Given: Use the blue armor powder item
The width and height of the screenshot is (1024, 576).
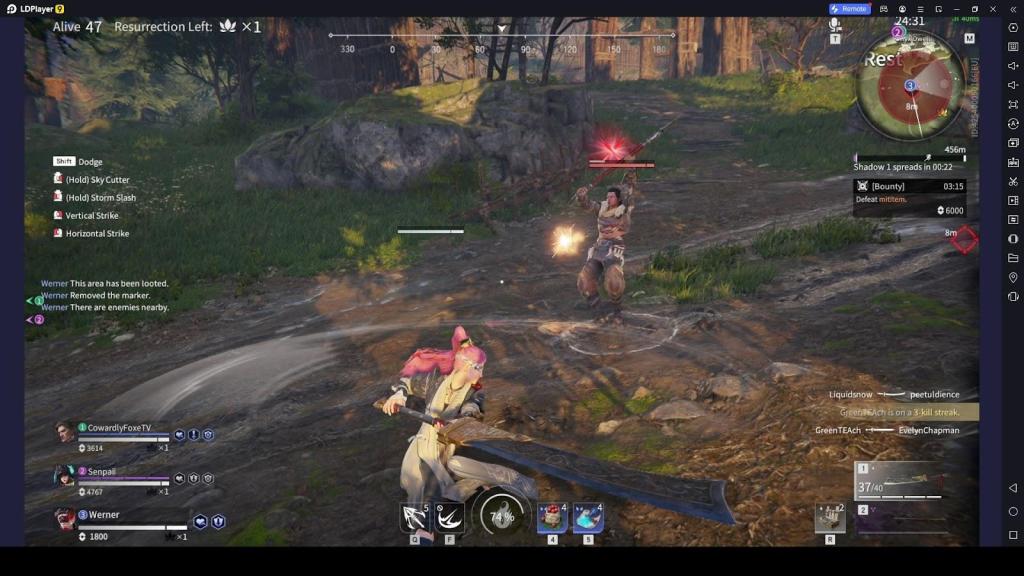Looking at the screenshot, I should [x=588, y=517].
